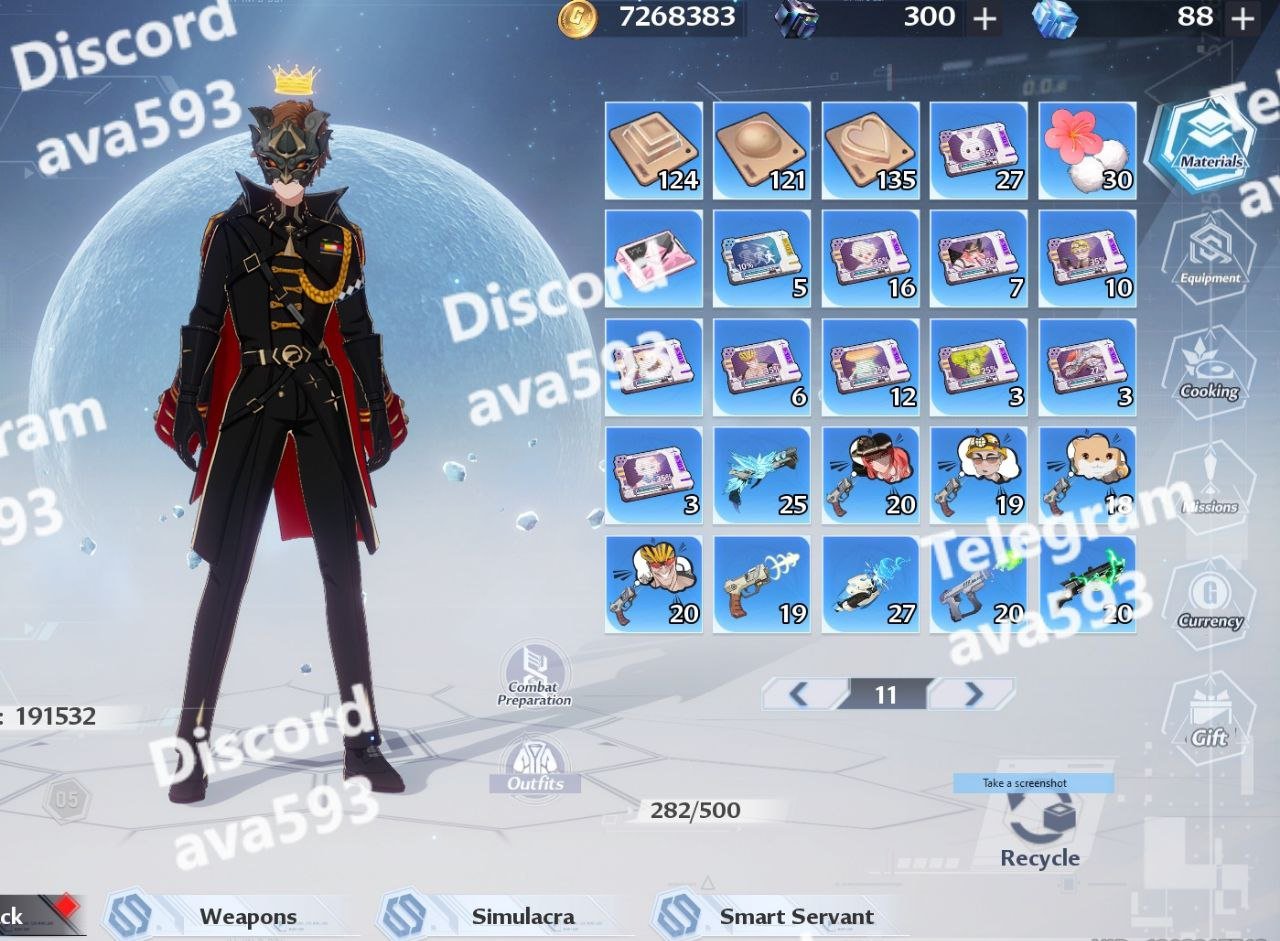
Task: Open the Simulacra screen
Action: pyautogui.click(x=522, y=916)
